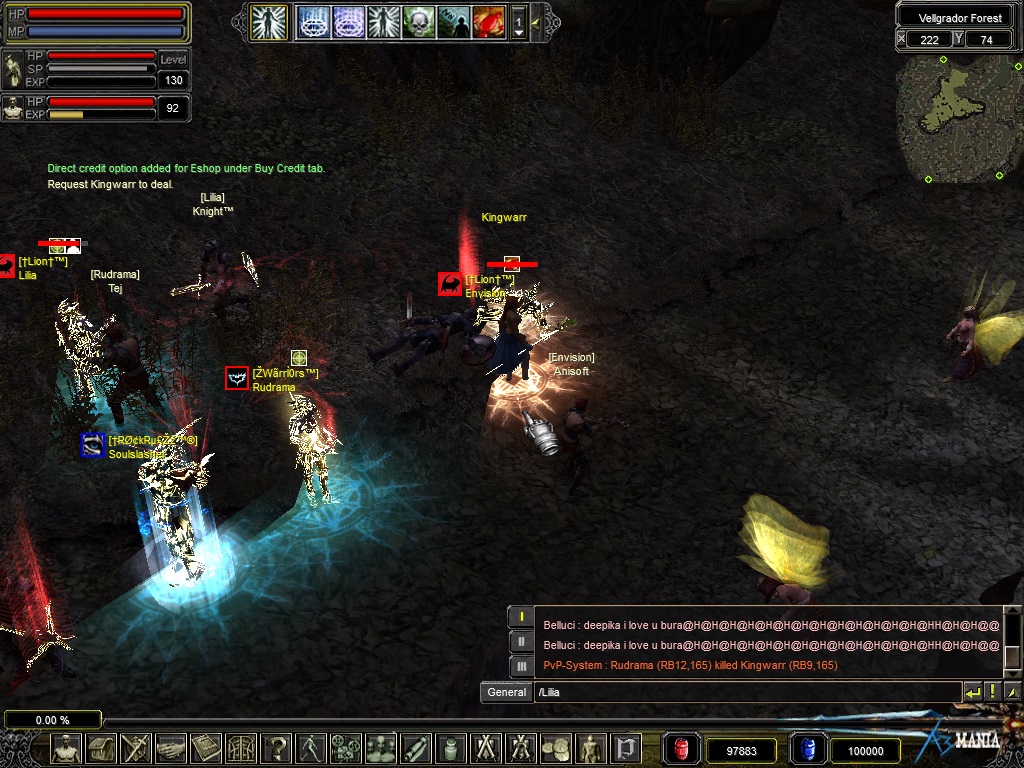
Task: Switch to chat tab III
Action: [x=520, y=666]
